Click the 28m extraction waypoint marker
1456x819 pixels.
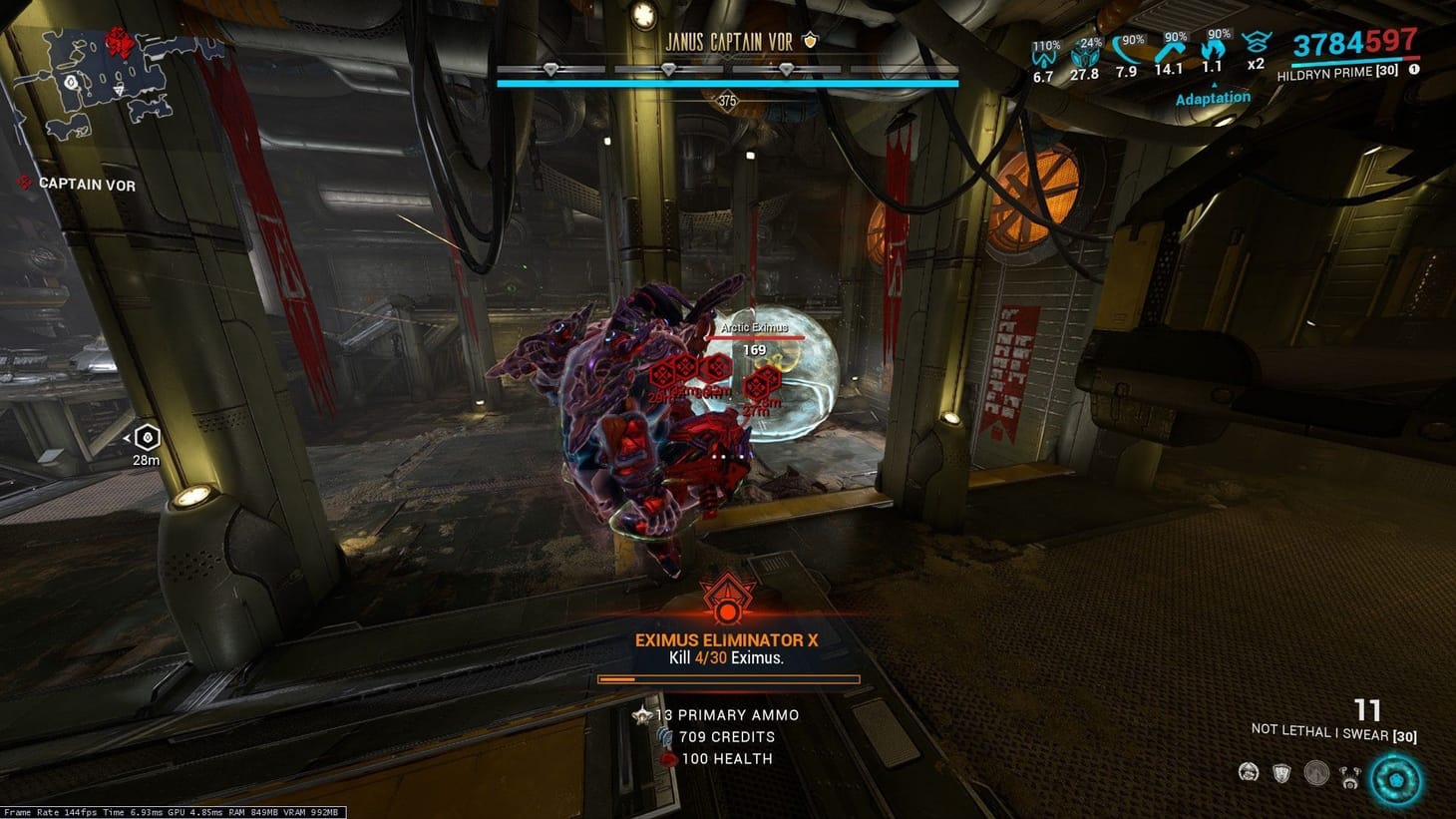[x=146, y=436]
